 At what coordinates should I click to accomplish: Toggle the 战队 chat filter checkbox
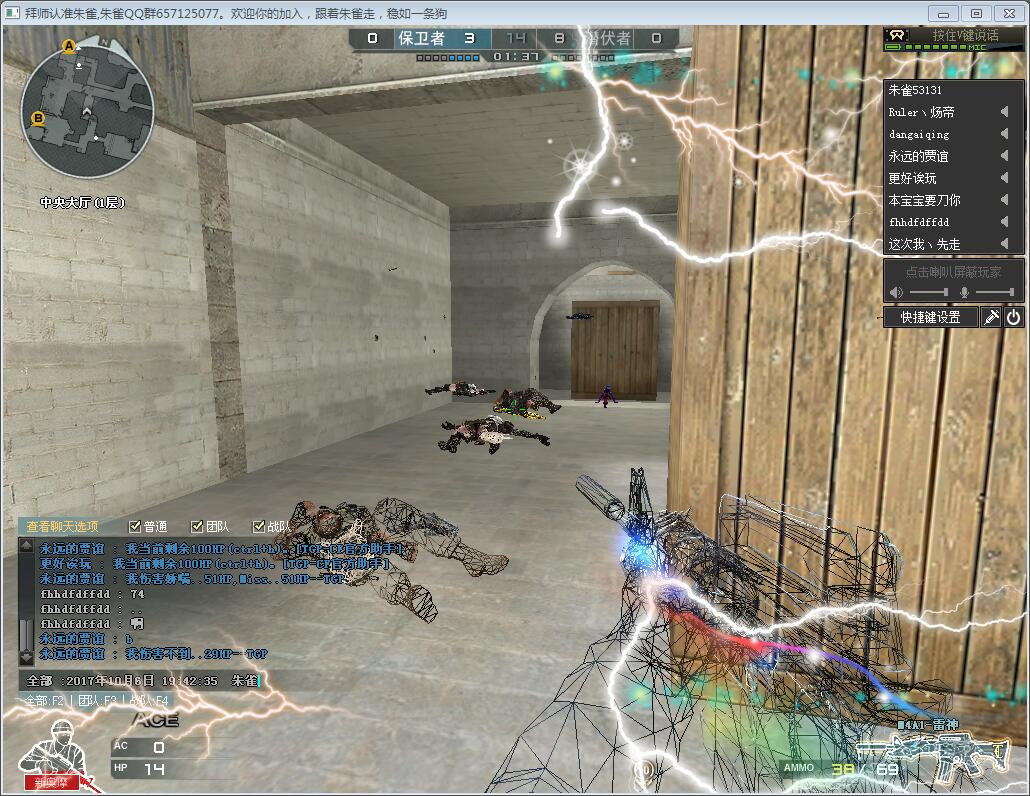[259, 526]
